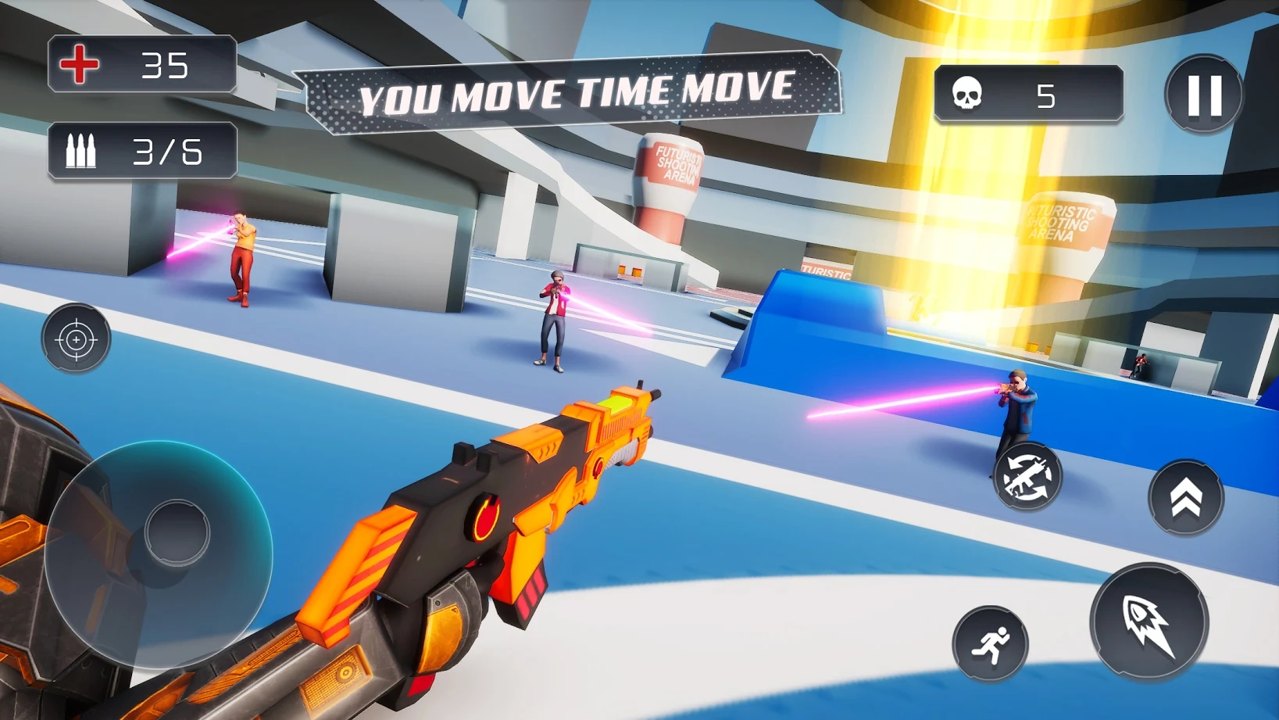
Task: Activate the sprint running-man button
Action: click(990, 643)
